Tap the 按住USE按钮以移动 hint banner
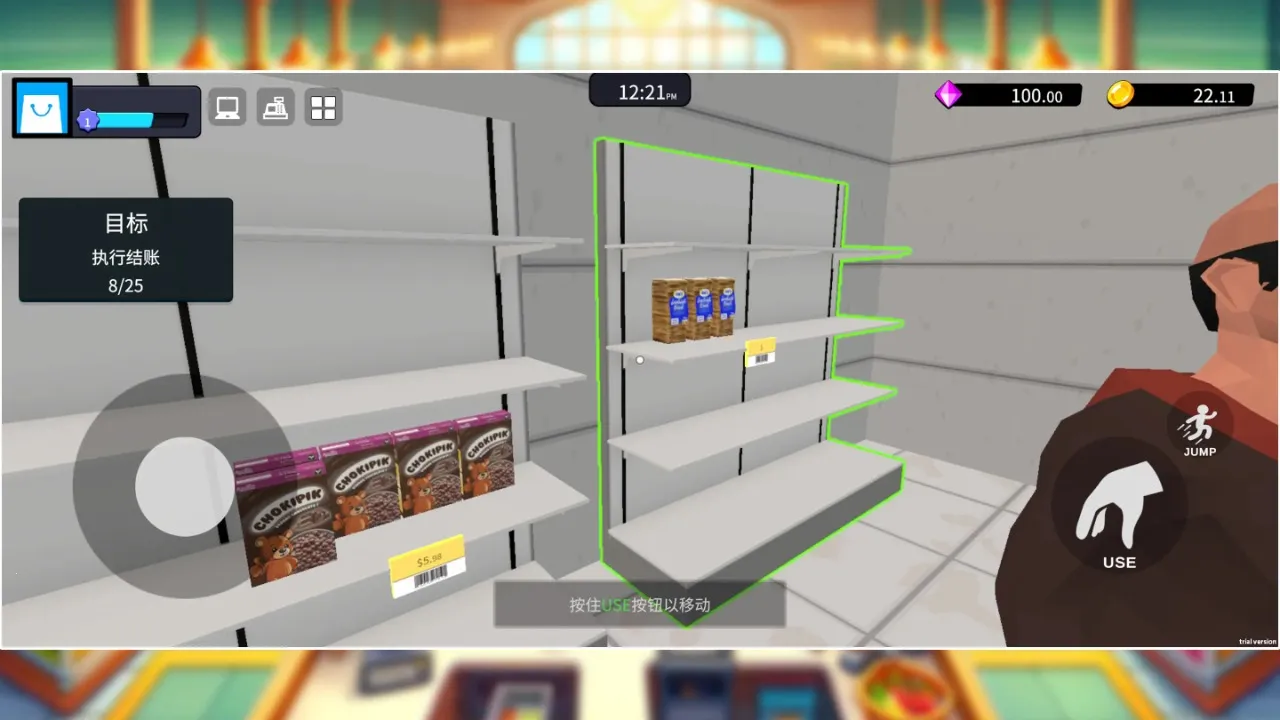 (x=640, y=605)
